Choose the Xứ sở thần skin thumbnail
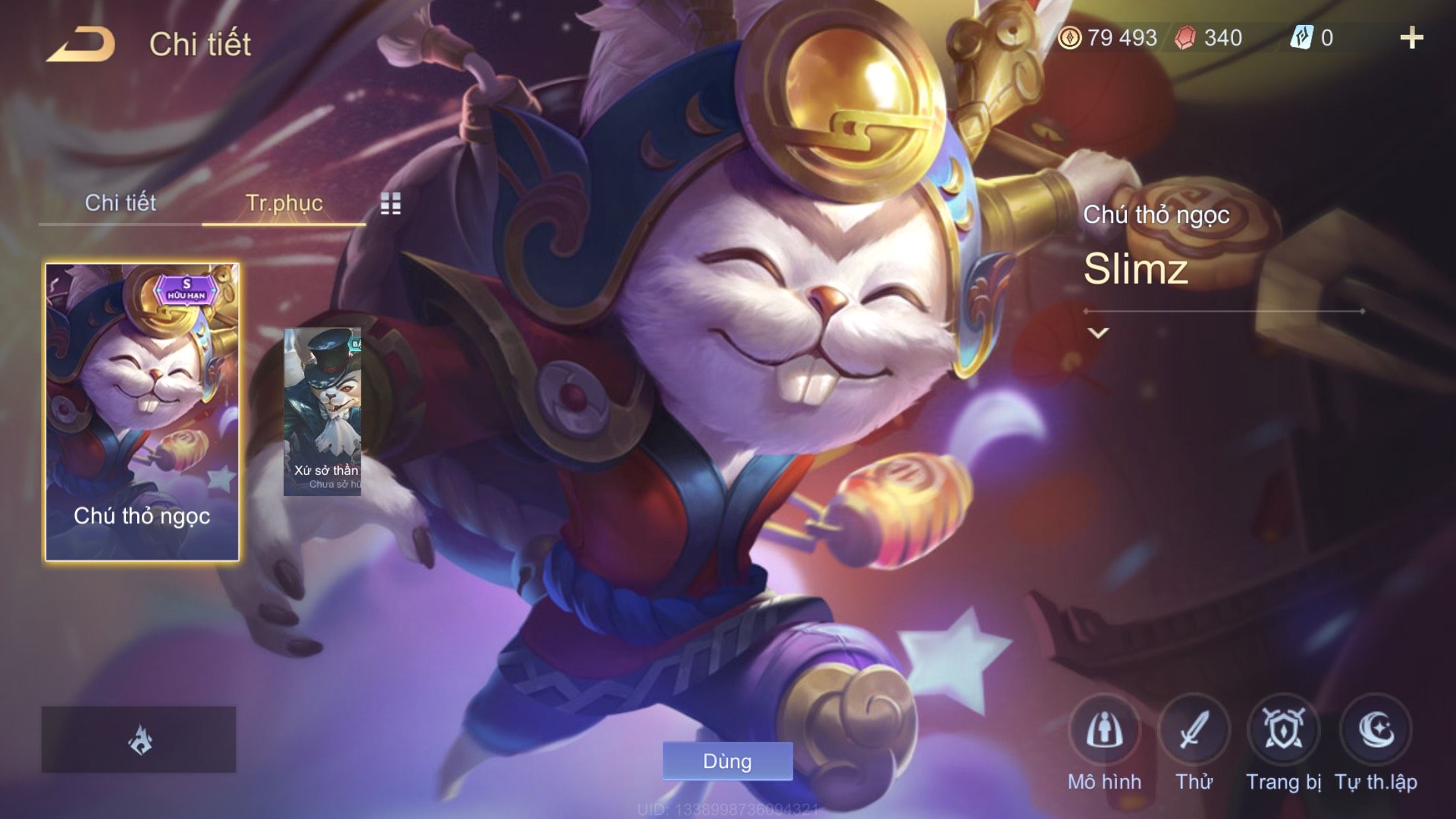This screenshot has height=819, width=1456. point(322,412)
